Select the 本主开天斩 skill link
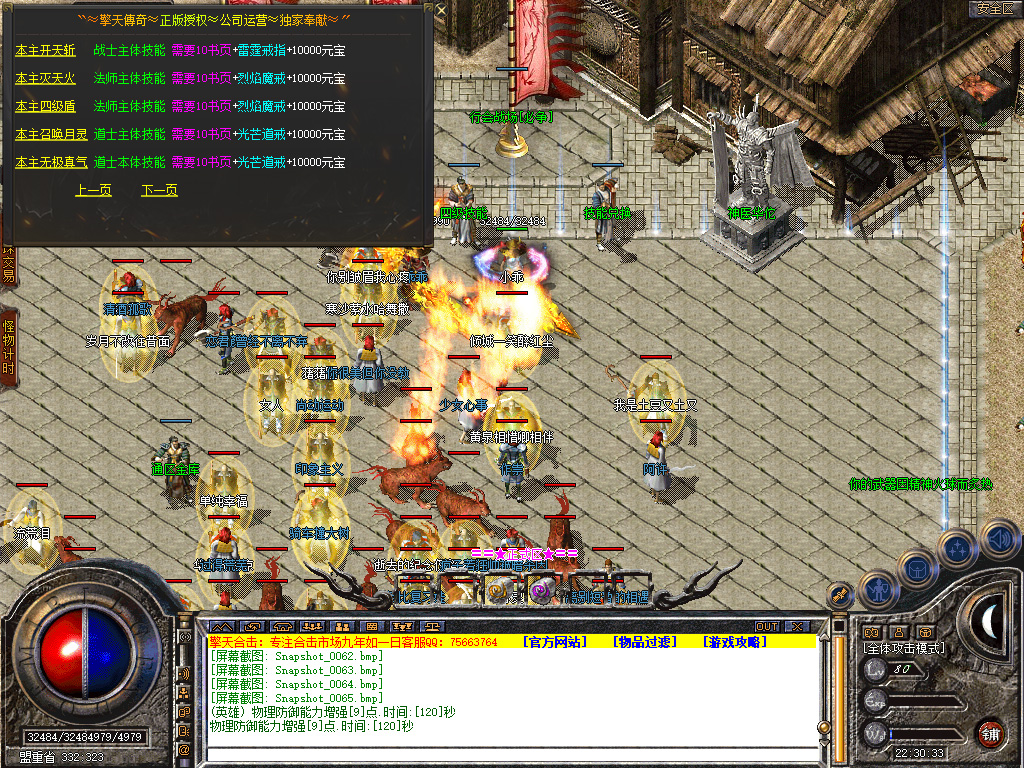 click(45, 50)
